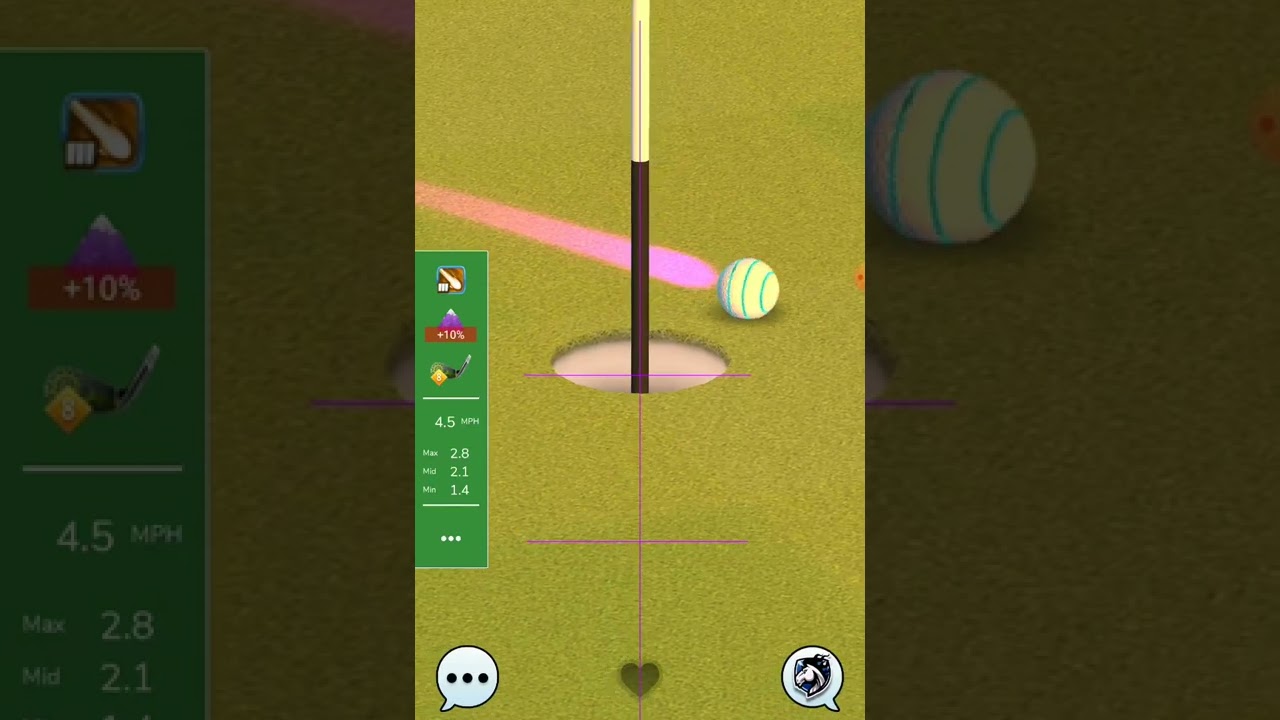Select the golf club shot icon

click(x=451, y=280)
